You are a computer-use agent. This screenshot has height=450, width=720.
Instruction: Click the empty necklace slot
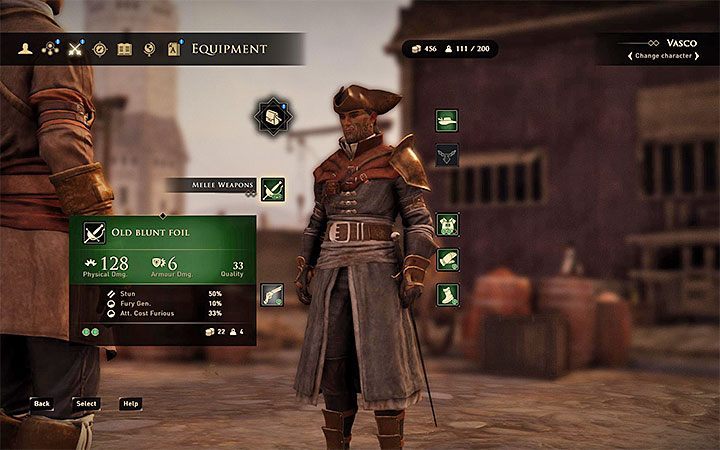pyautogui.click(x=447, y=155)
